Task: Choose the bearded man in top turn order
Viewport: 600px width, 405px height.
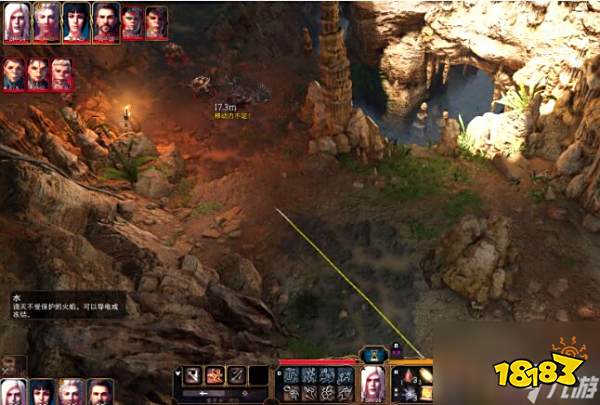Action: coord(106,20)
